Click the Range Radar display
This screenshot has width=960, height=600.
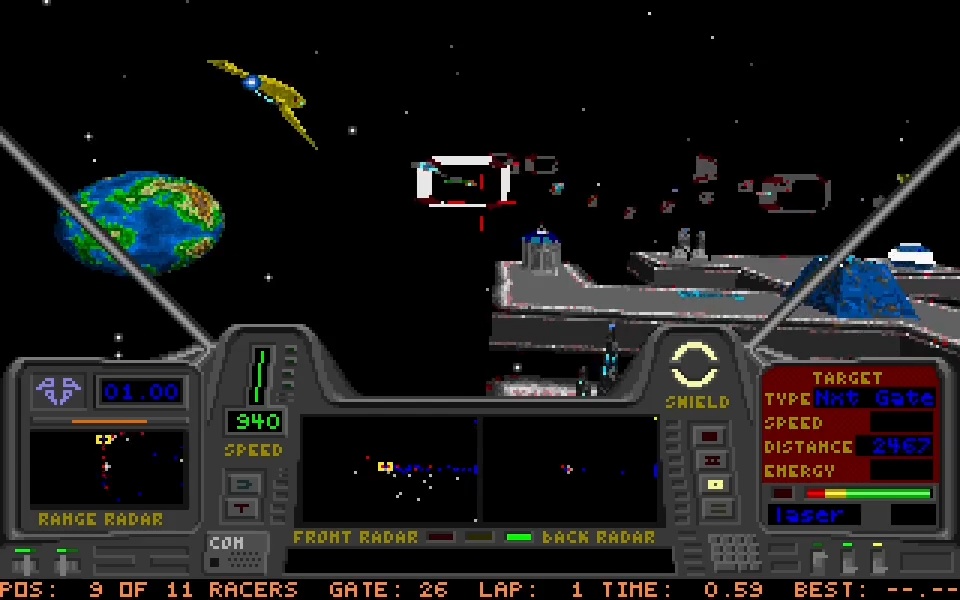tap(107, 468)
